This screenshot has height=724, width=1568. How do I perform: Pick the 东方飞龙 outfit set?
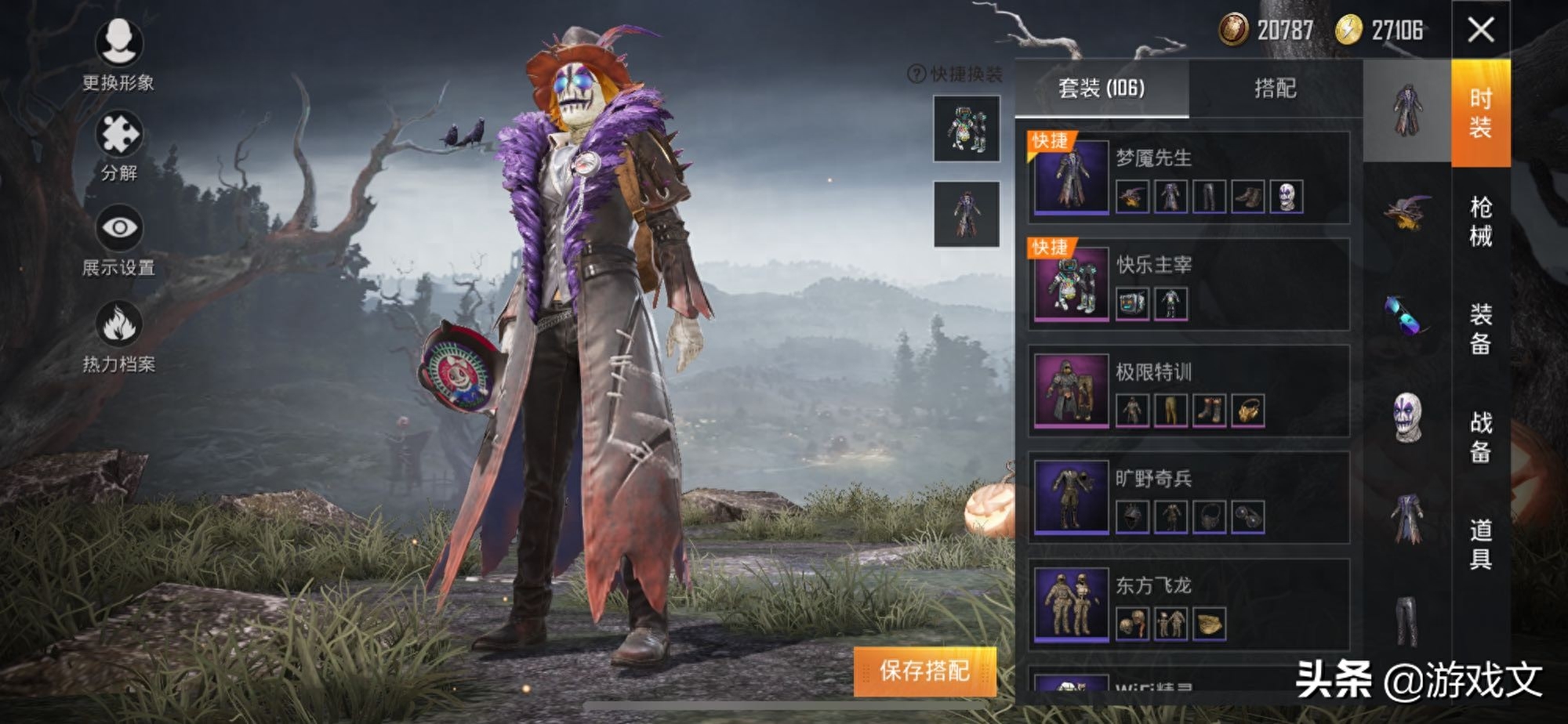(1188, 603)
